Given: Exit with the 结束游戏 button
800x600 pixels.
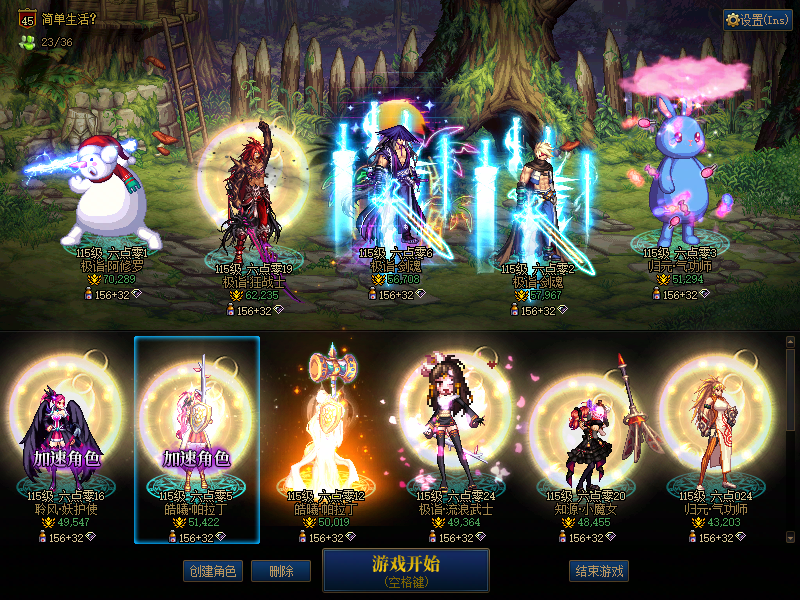Looking at the screenshot, I should tap(598, 571).
